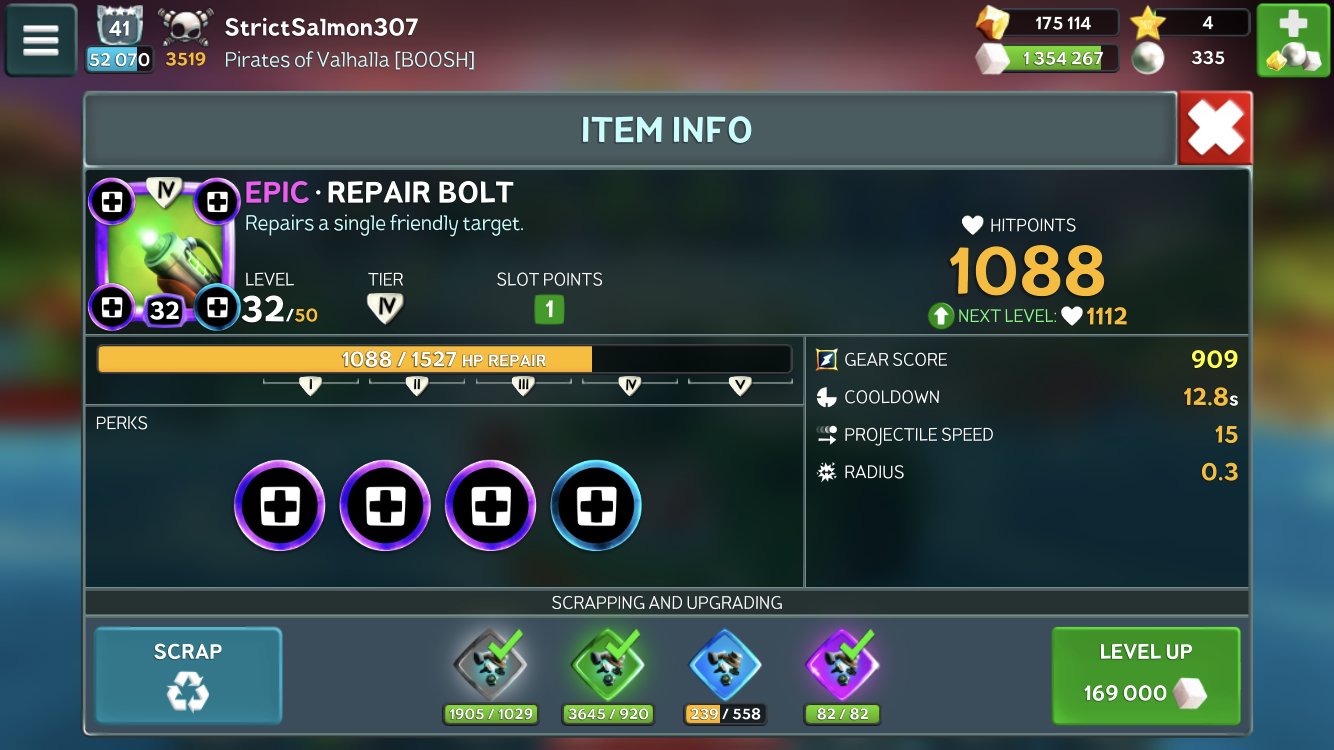Open the hamburger main menu
This screenshot has height=750, width=1334.
[x=41, y=40]
